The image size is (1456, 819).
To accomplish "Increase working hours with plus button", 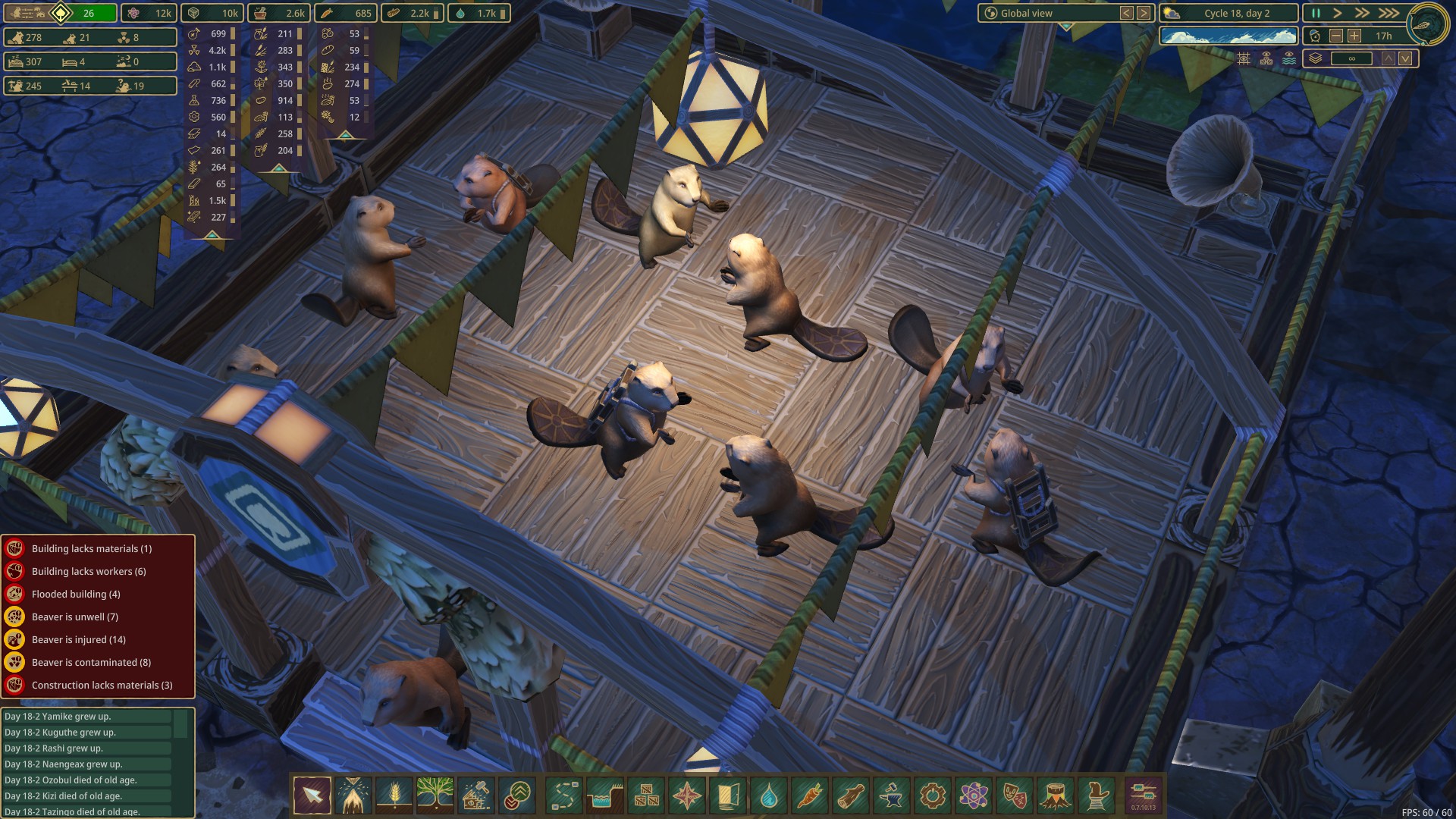I will click(x=1354, y=36).
